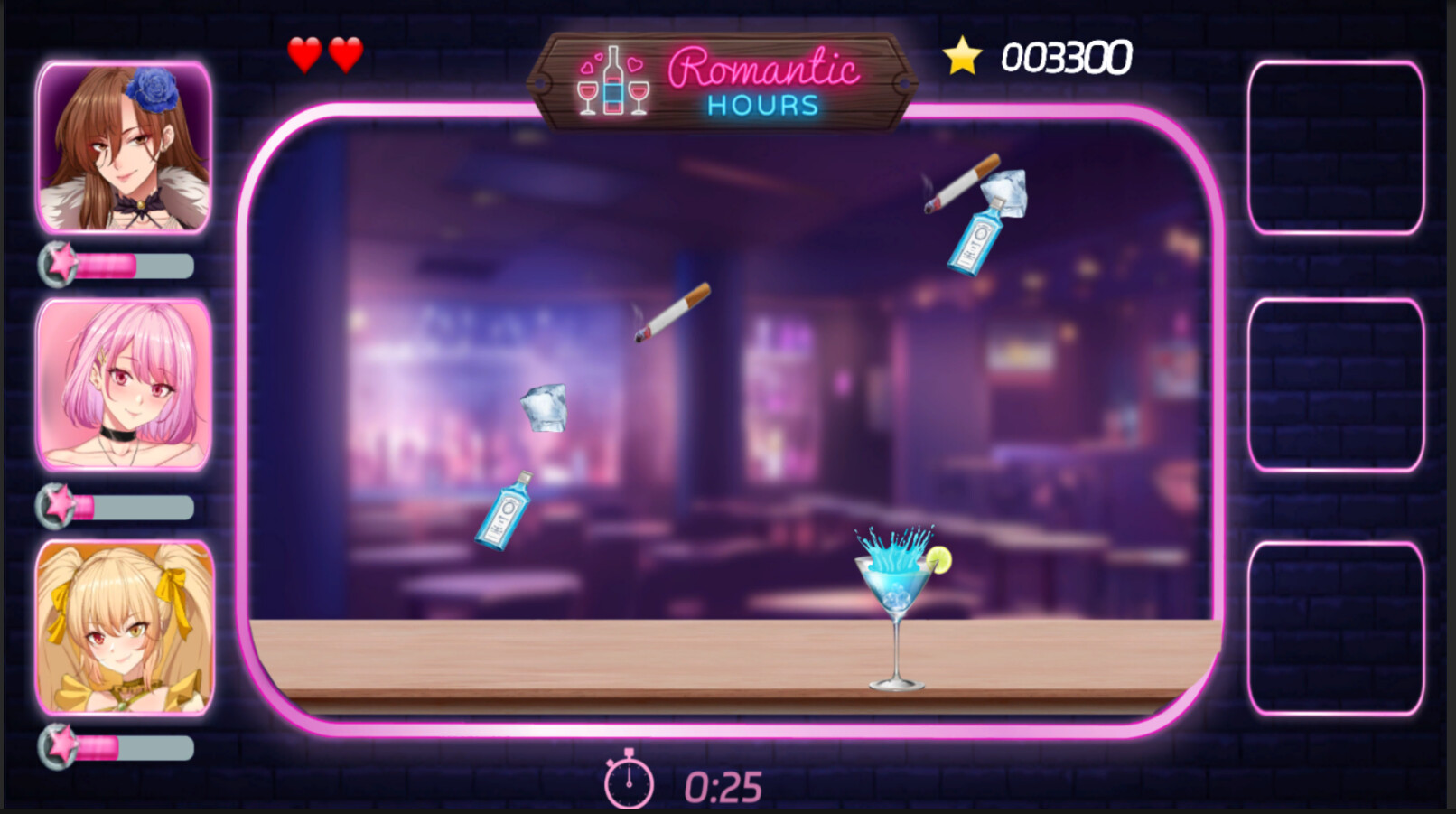Click the gold star next to the score
1456x814 pixels.
961,56
